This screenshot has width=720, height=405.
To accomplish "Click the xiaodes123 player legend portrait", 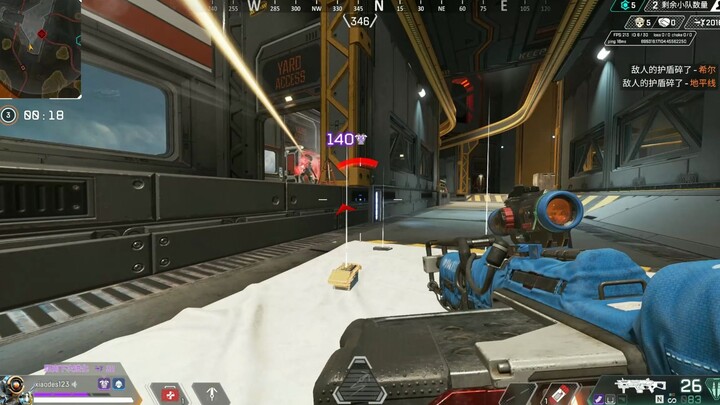I will [x=14, y=388].
